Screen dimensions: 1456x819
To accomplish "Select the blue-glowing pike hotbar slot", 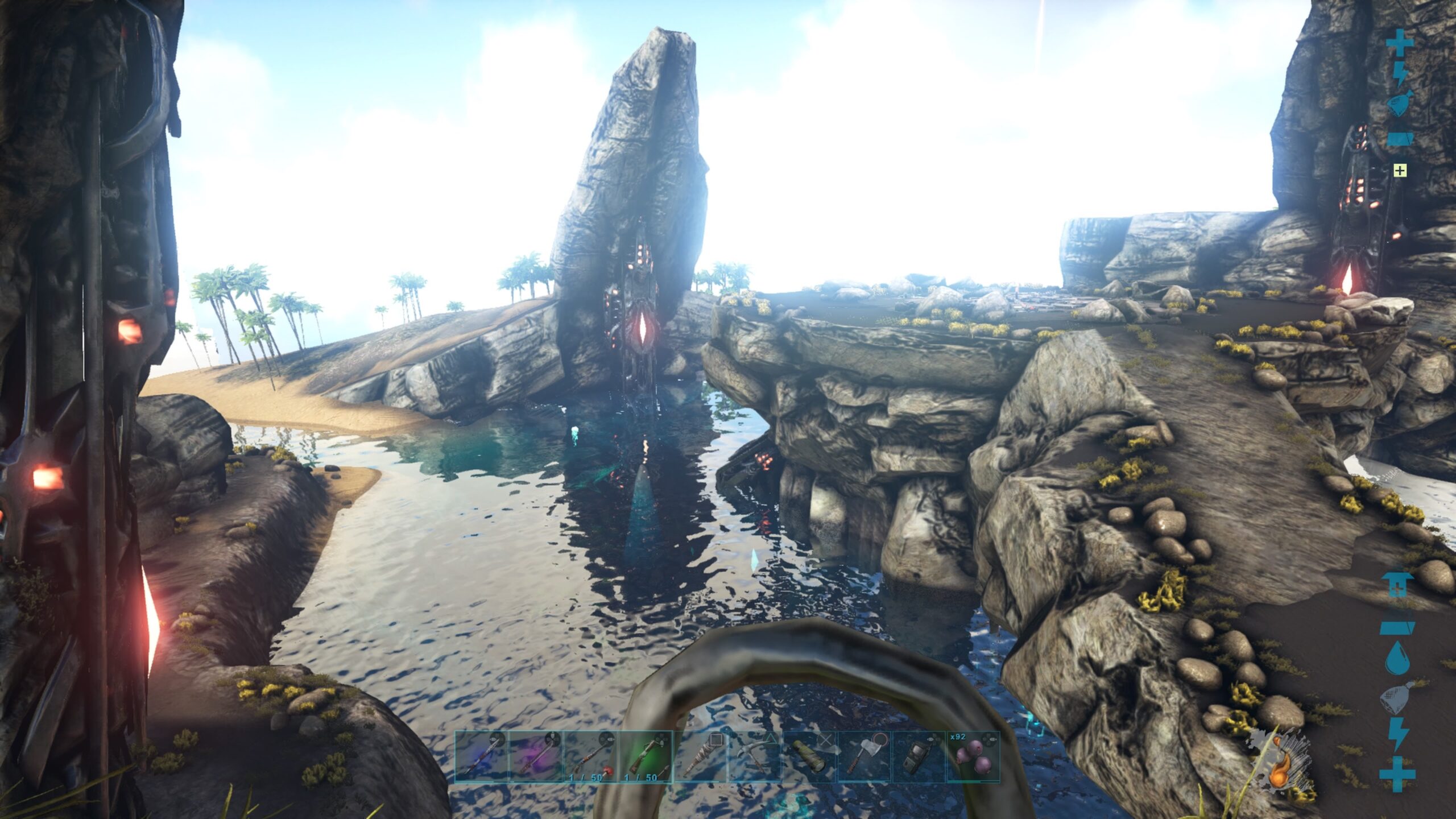I will coord(481,756).
